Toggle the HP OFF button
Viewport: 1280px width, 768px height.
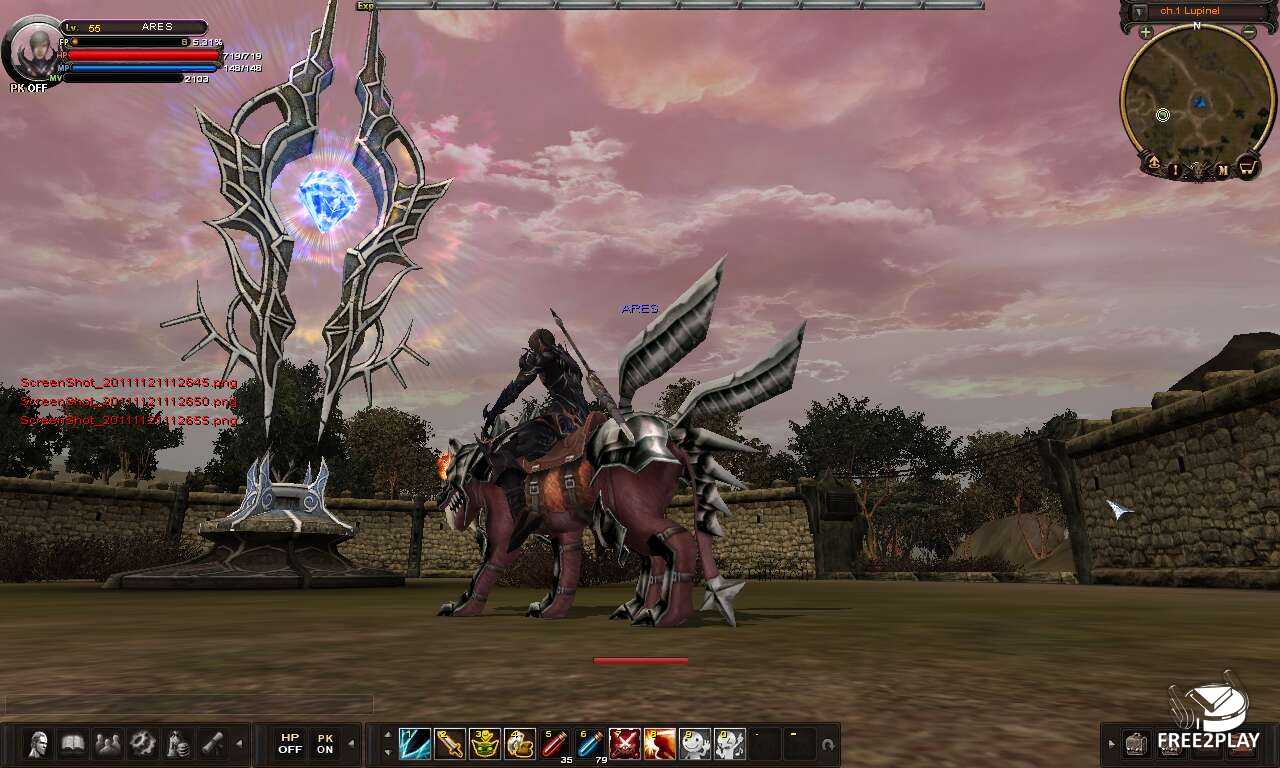290,744
